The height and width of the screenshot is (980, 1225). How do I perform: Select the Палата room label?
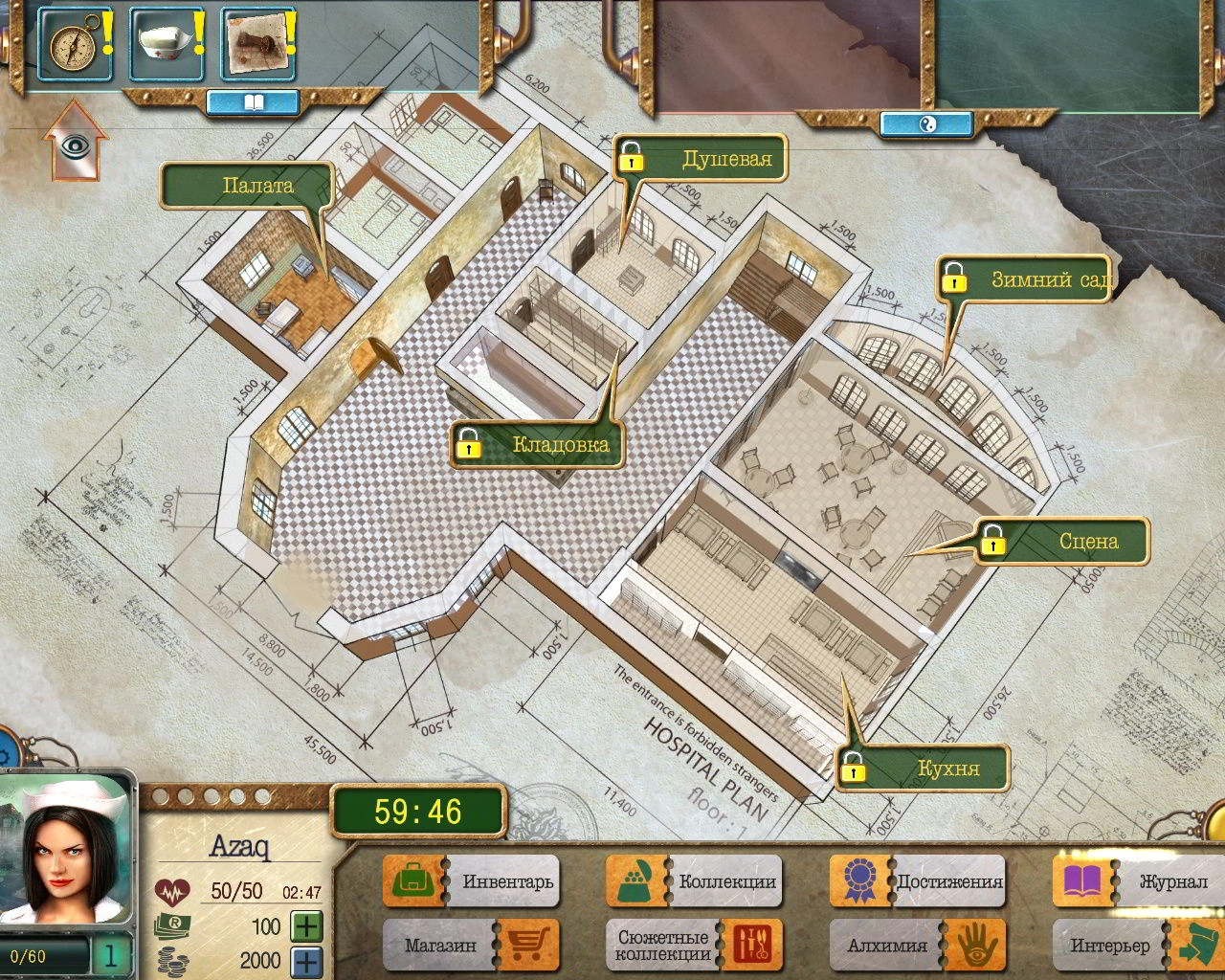click(x=256, y=186)
